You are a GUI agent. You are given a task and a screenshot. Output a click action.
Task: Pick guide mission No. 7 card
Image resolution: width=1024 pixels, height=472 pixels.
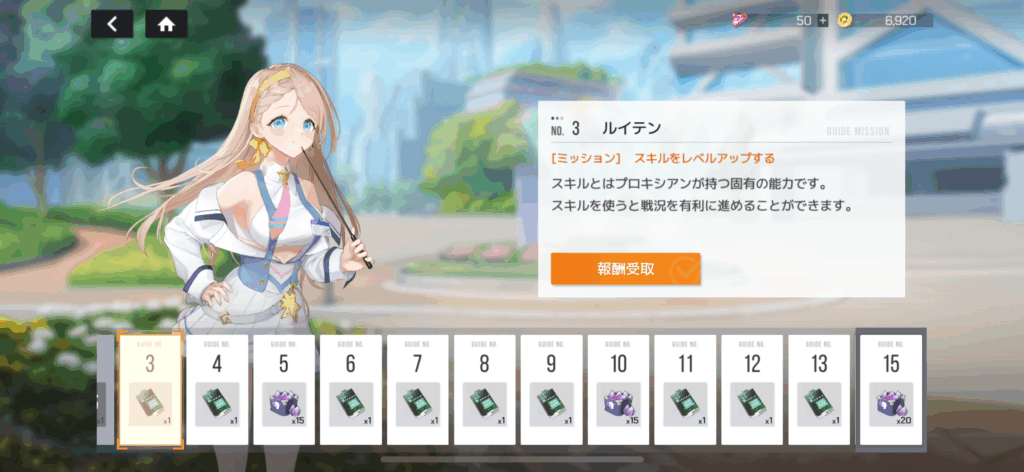pos(418,388)
